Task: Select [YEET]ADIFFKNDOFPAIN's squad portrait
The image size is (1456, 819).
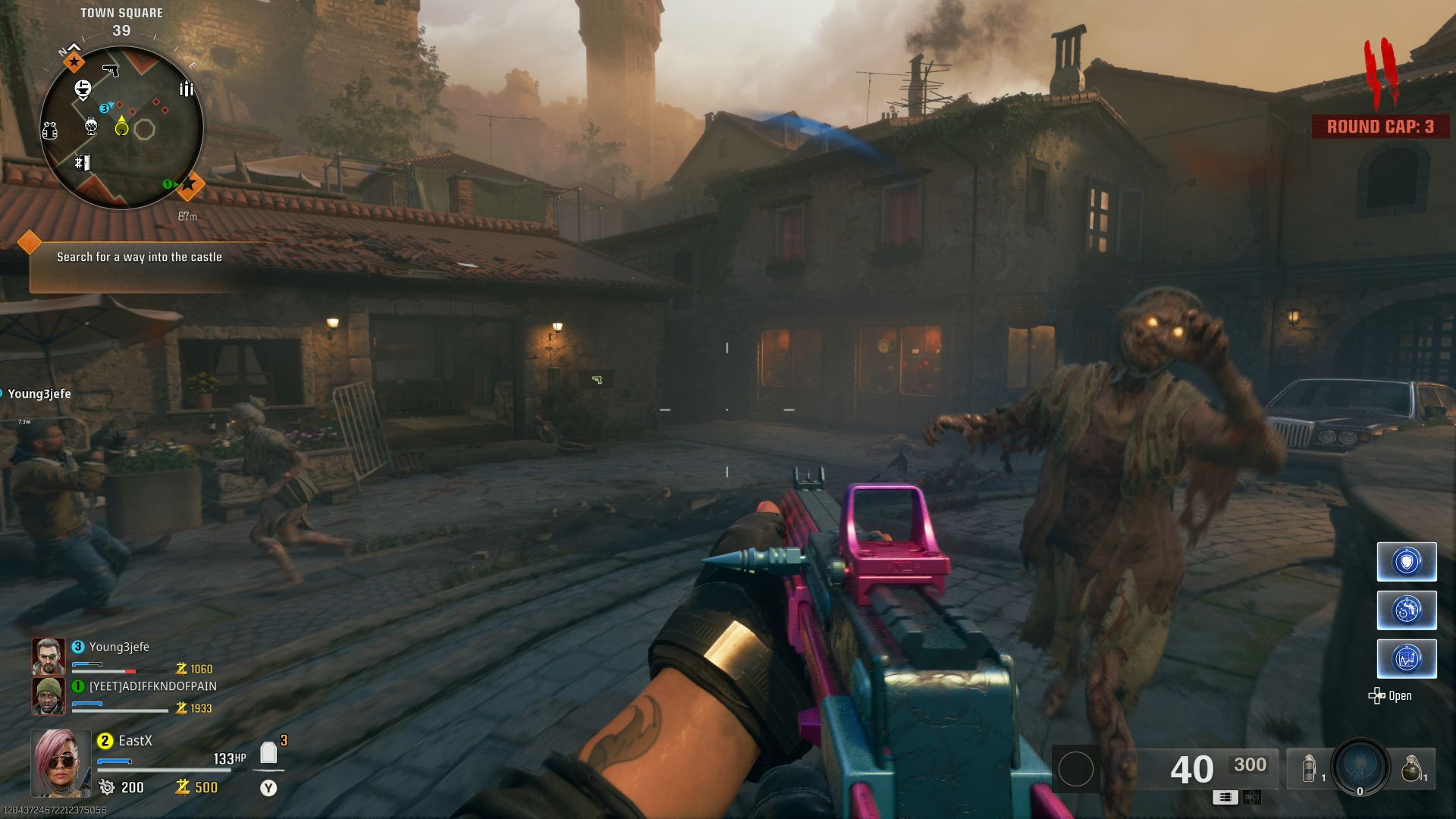Action: [x=48, y=696]
